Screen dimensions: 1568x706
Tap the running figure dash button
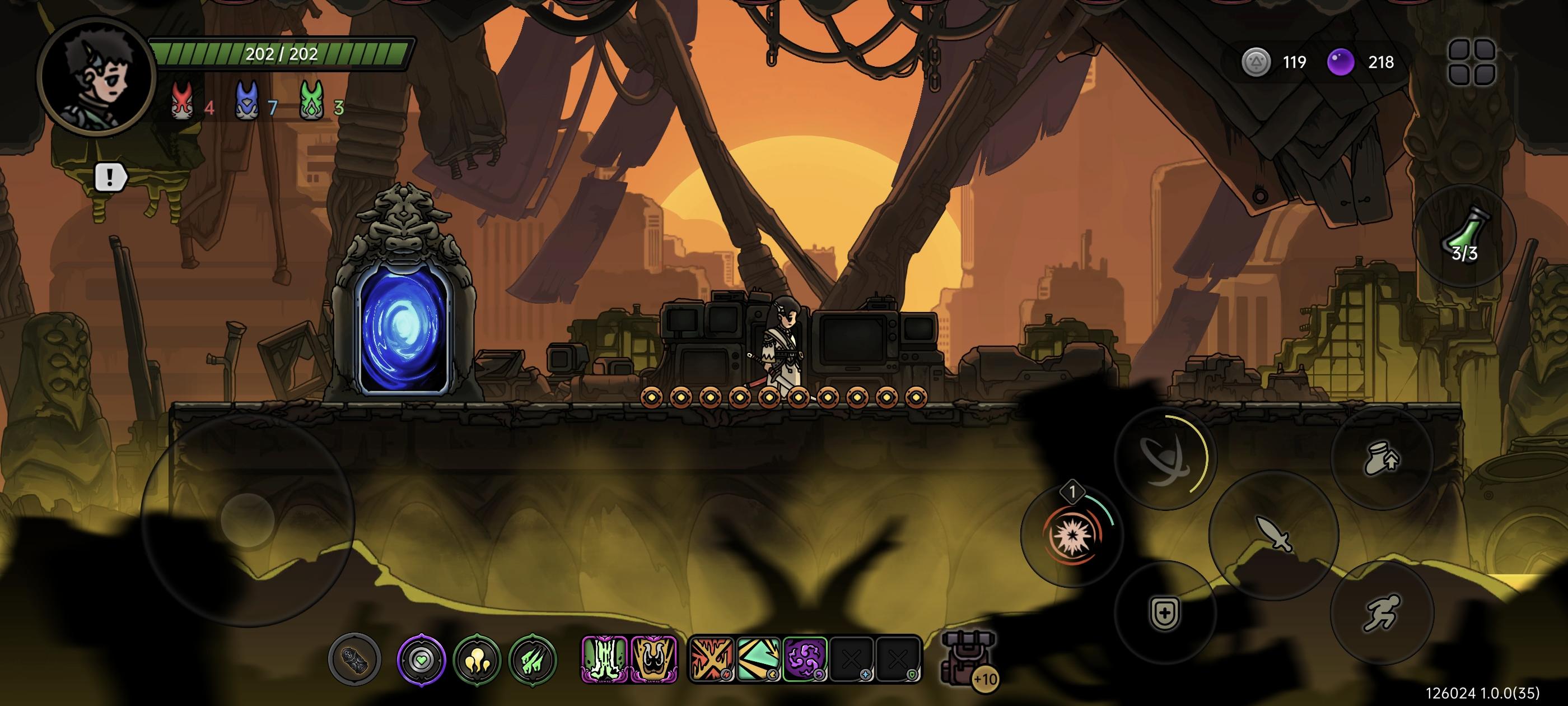(1382, 612)
